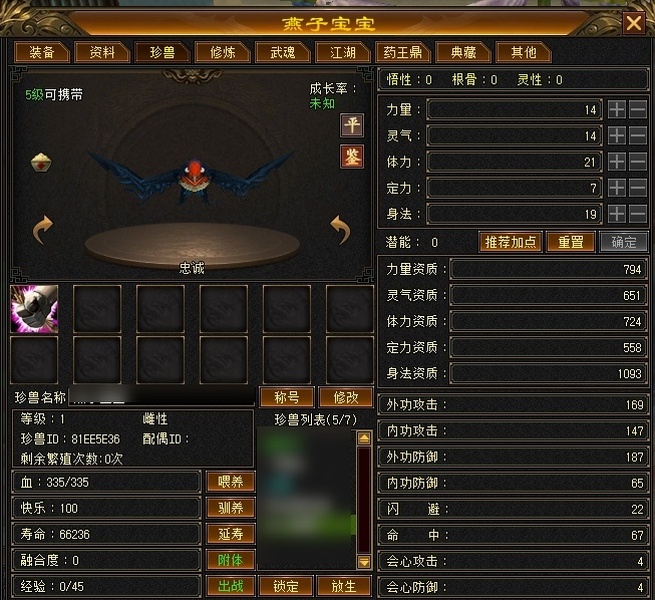Lock the pet with 锁定
The image size is (655, 600).
286,586
